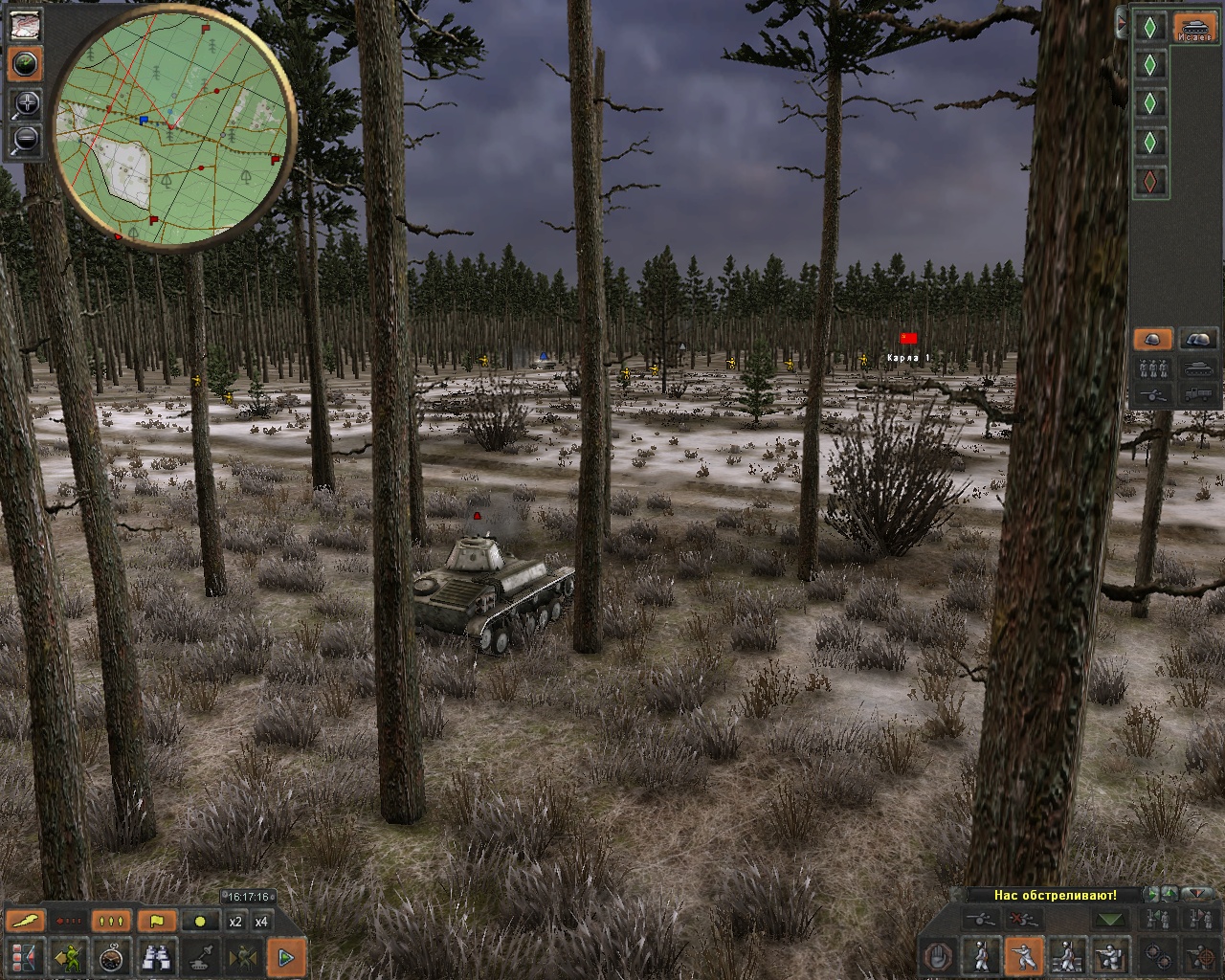Activate the stop hand order
The height and width of the screenshot is (980, 1225).
point(939,956)
